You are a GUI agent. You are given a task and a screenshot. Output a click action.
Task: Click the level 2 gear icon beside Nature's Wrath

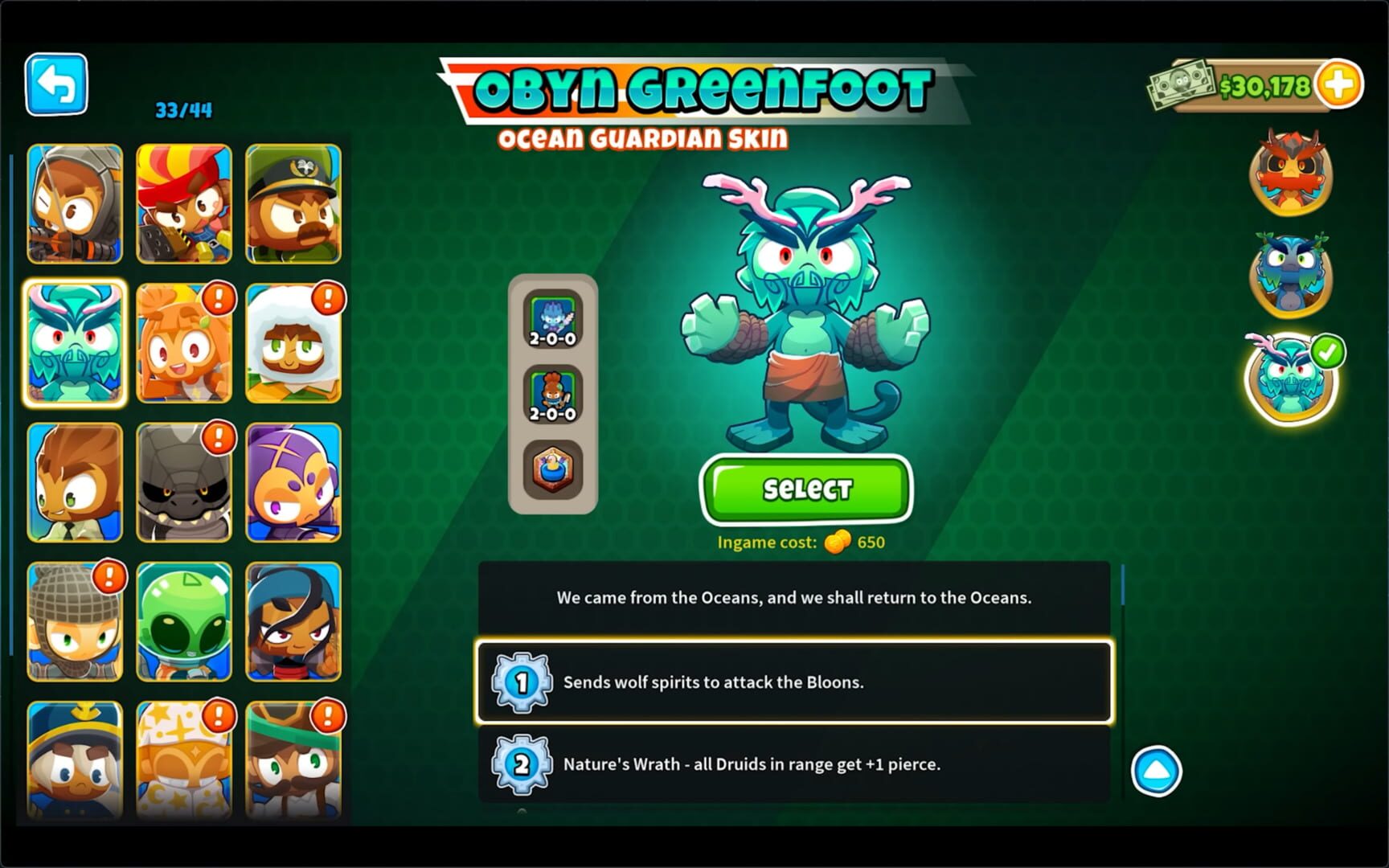[522, 764]
